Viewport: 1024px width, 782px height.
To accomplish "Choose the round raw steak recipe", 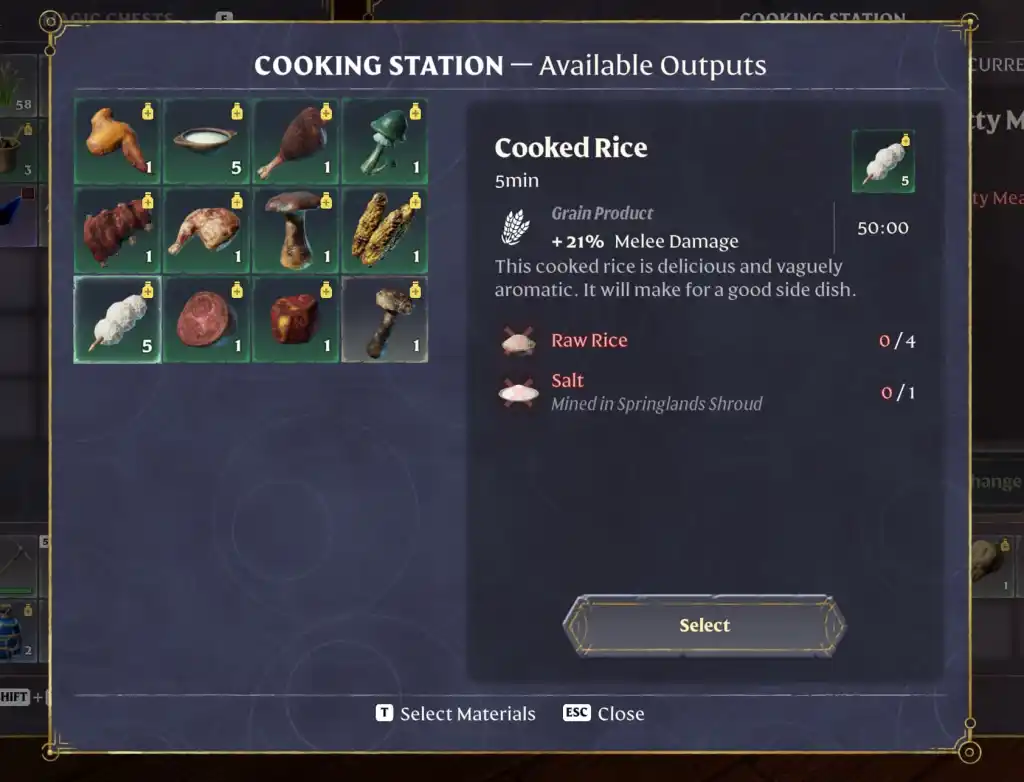I will pos(206,320).
